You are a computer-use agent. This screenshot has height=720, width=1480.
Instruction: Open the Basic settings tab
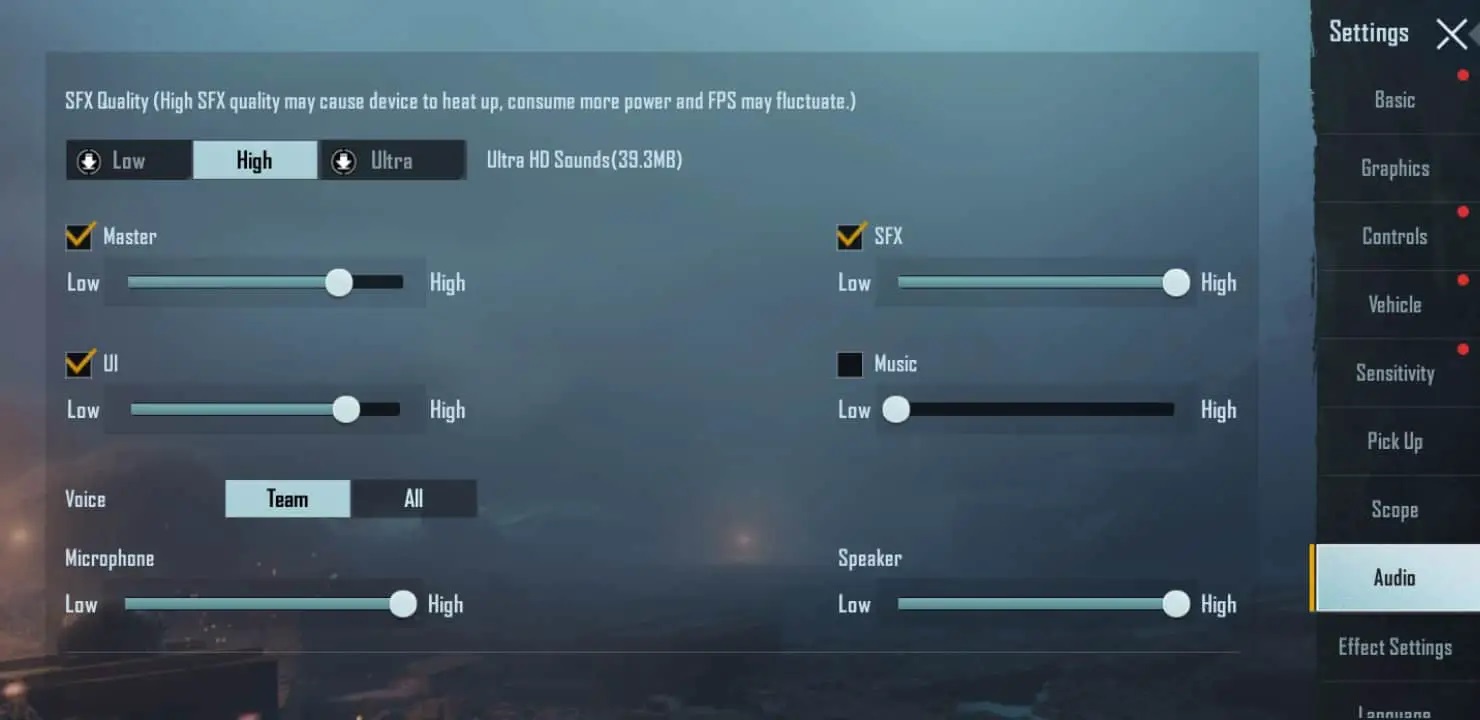[x=1394, y=100]
